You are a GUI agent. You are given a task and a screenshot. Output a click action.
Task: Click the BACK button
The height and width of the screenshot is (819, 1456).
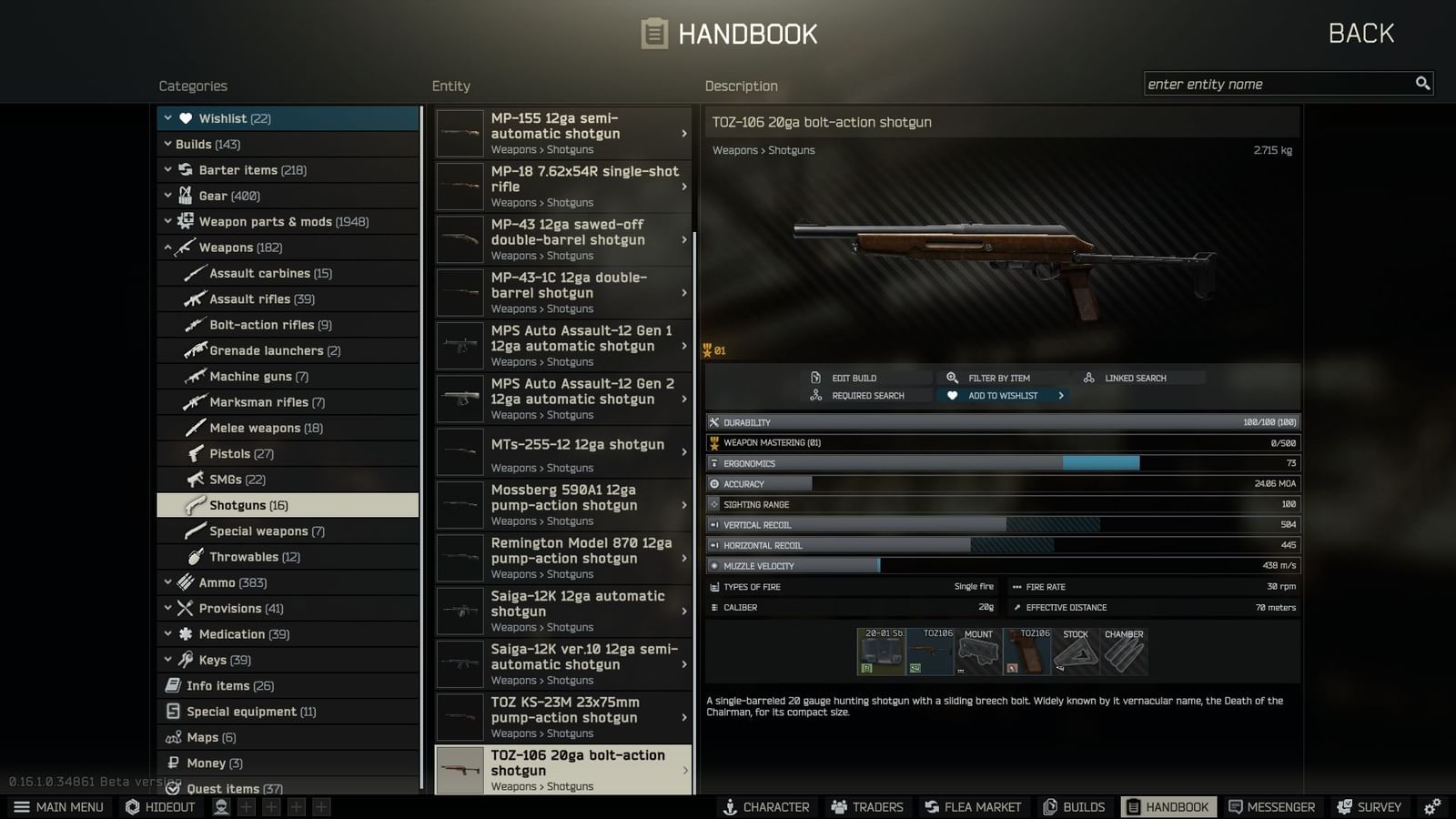(x=1361, y=33)
